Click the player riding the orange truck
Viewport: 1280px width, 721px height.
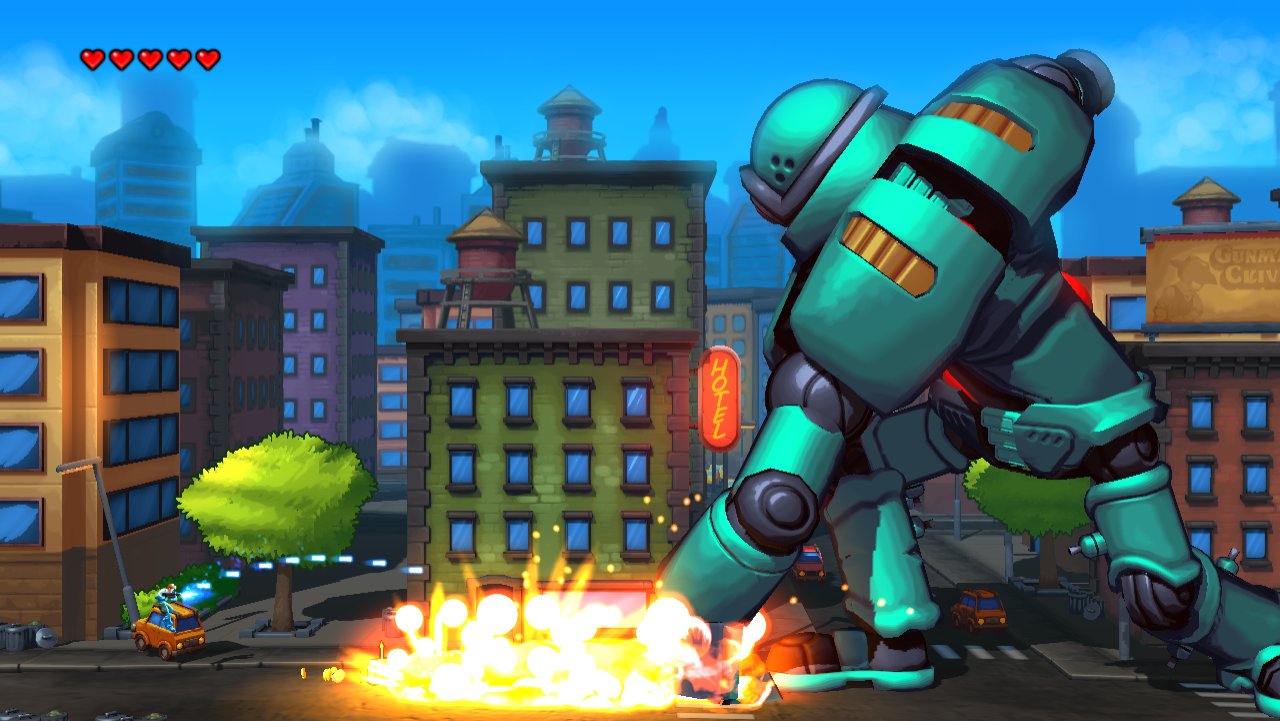[168, 598]
